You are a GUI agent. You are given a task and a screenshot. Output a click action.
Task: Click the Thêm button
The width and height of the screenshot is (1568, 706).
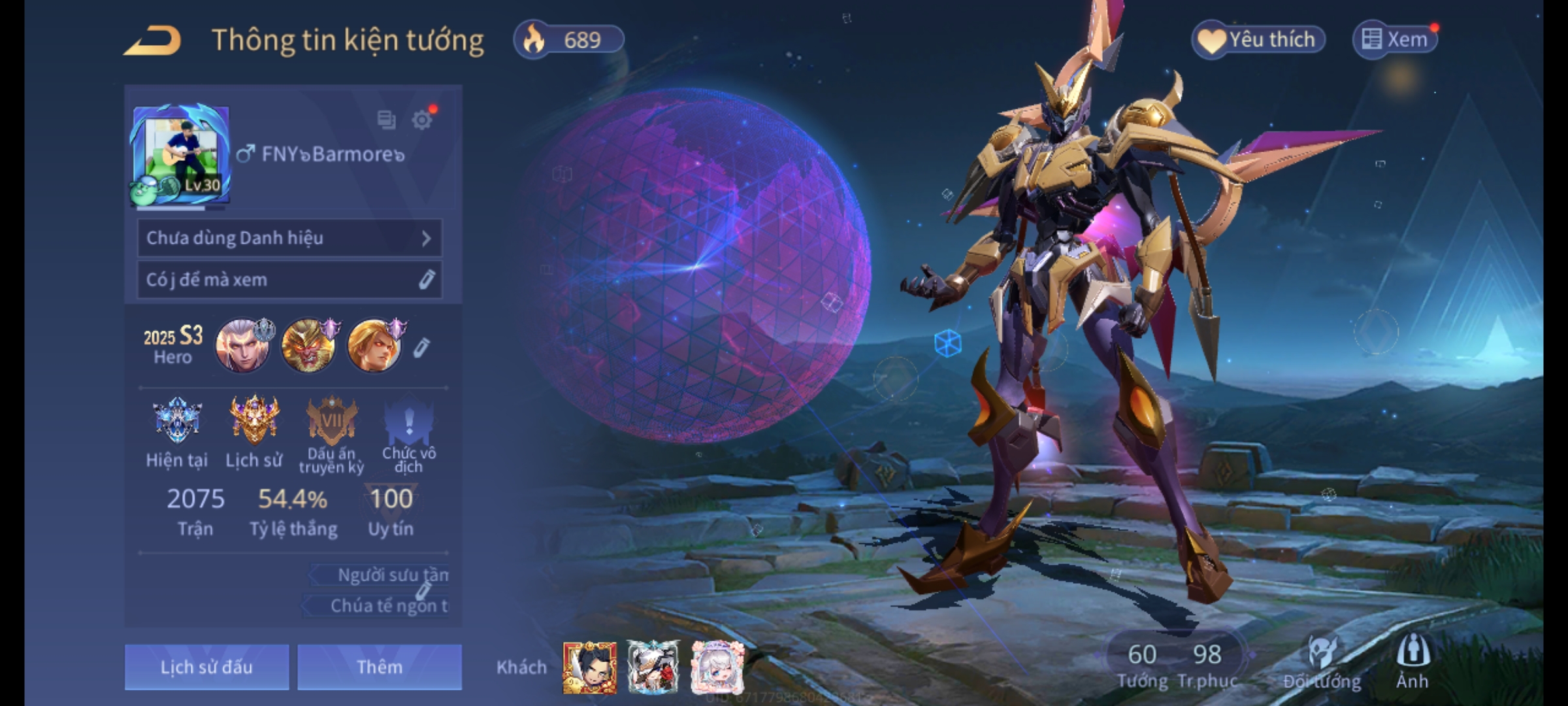[380, 667]
